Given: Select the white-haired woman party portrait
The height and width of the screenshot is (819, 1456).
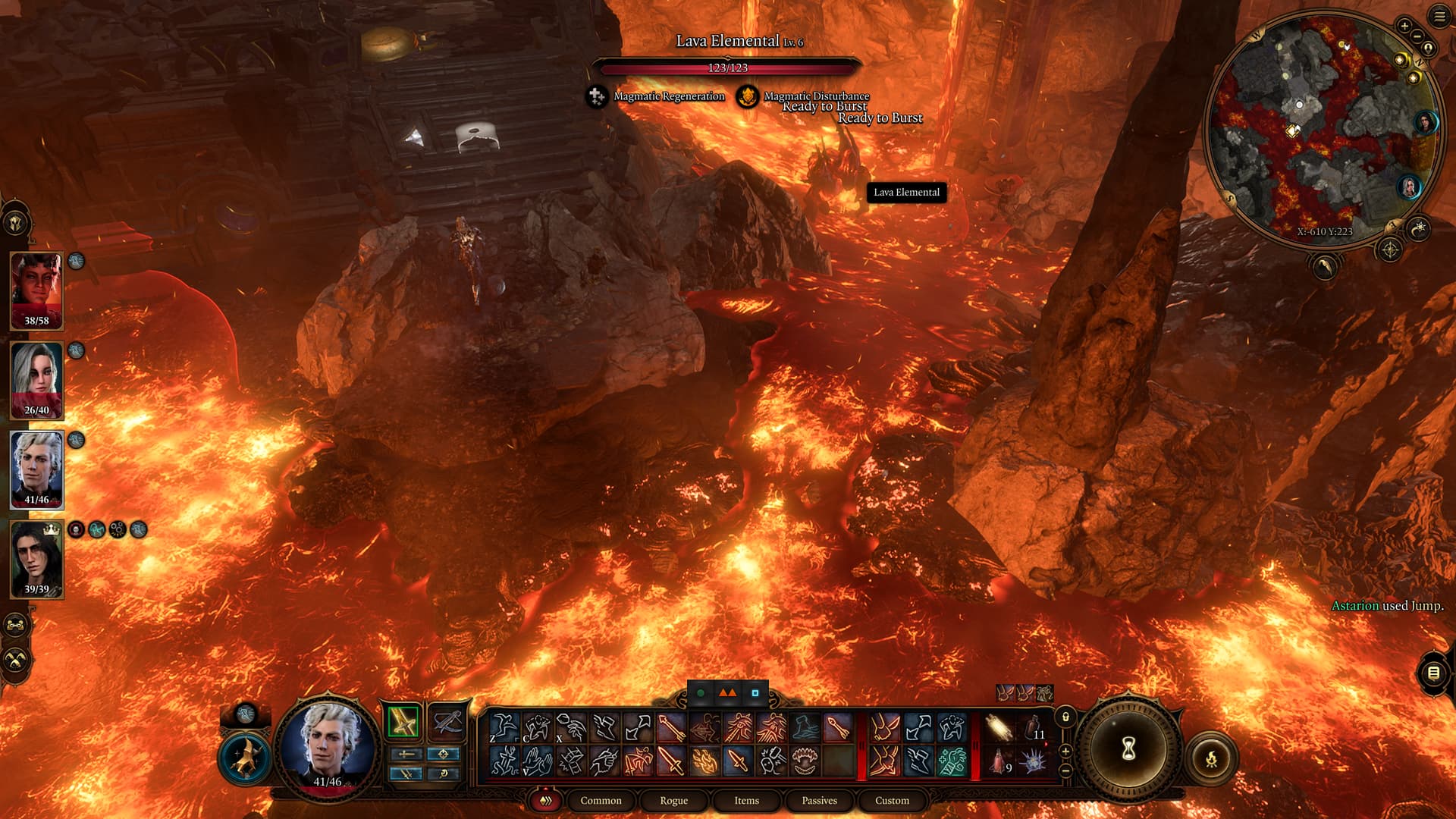Looking at the screenshot, I should pyautogui.click(x=36, y=380).
